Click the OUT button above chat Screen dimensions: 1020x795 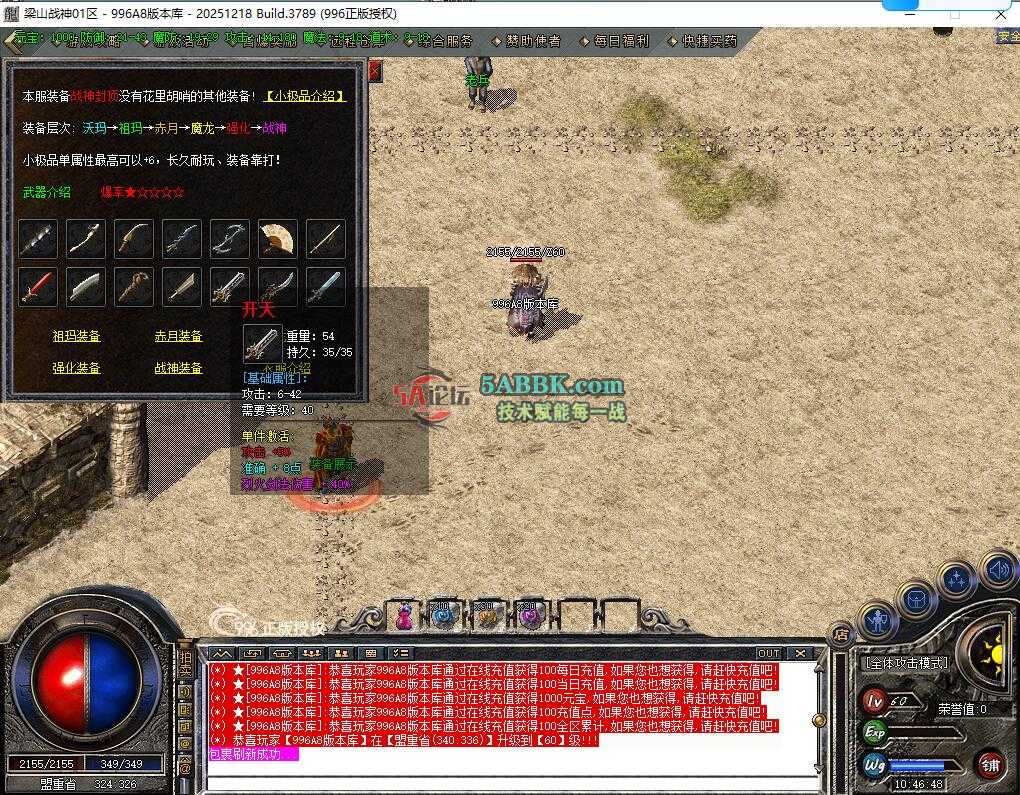[768, 653]
